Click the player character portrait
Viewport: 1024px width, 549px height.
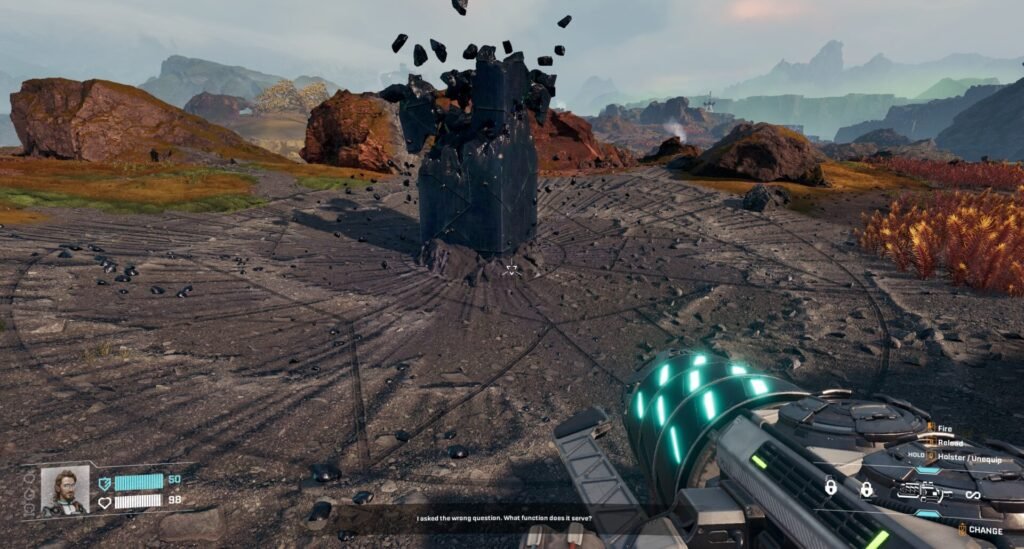(65, 490)
